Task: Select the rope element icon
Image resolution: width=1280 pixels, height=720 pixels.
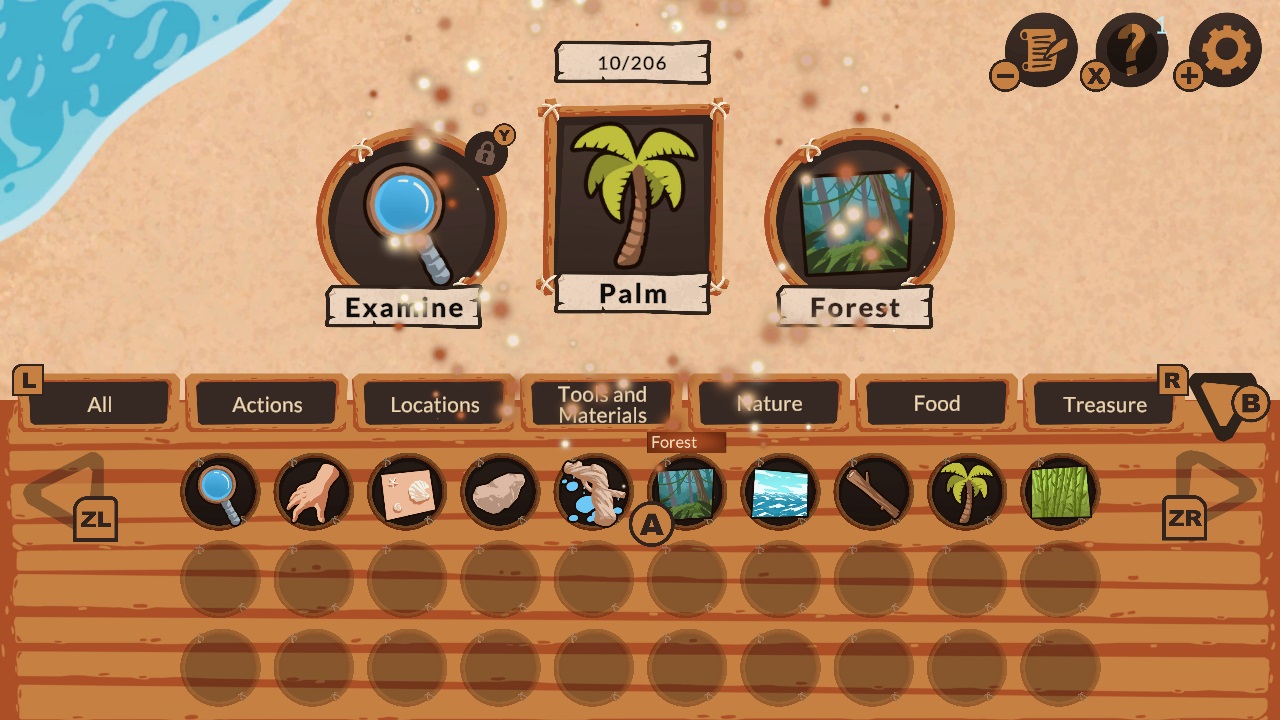Action: (592, 490)
